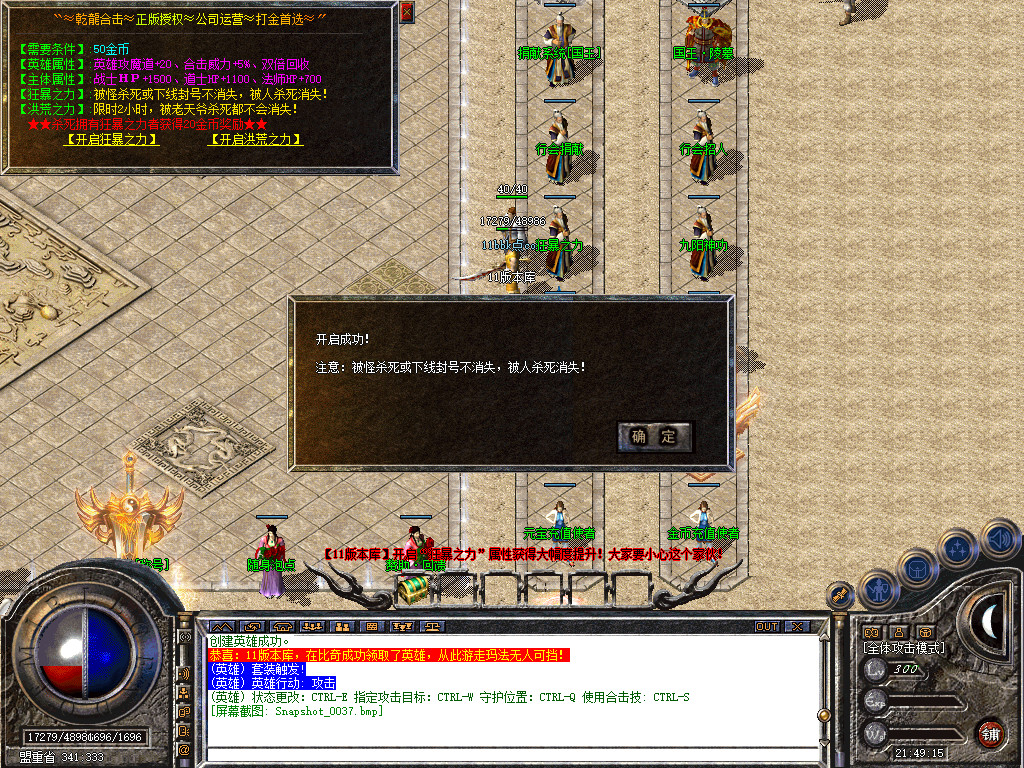1024x768 pixels.
Task: Confirm the 开启成功 dialog with 确定
Action: pyautogui.click(x=655, y=436)
